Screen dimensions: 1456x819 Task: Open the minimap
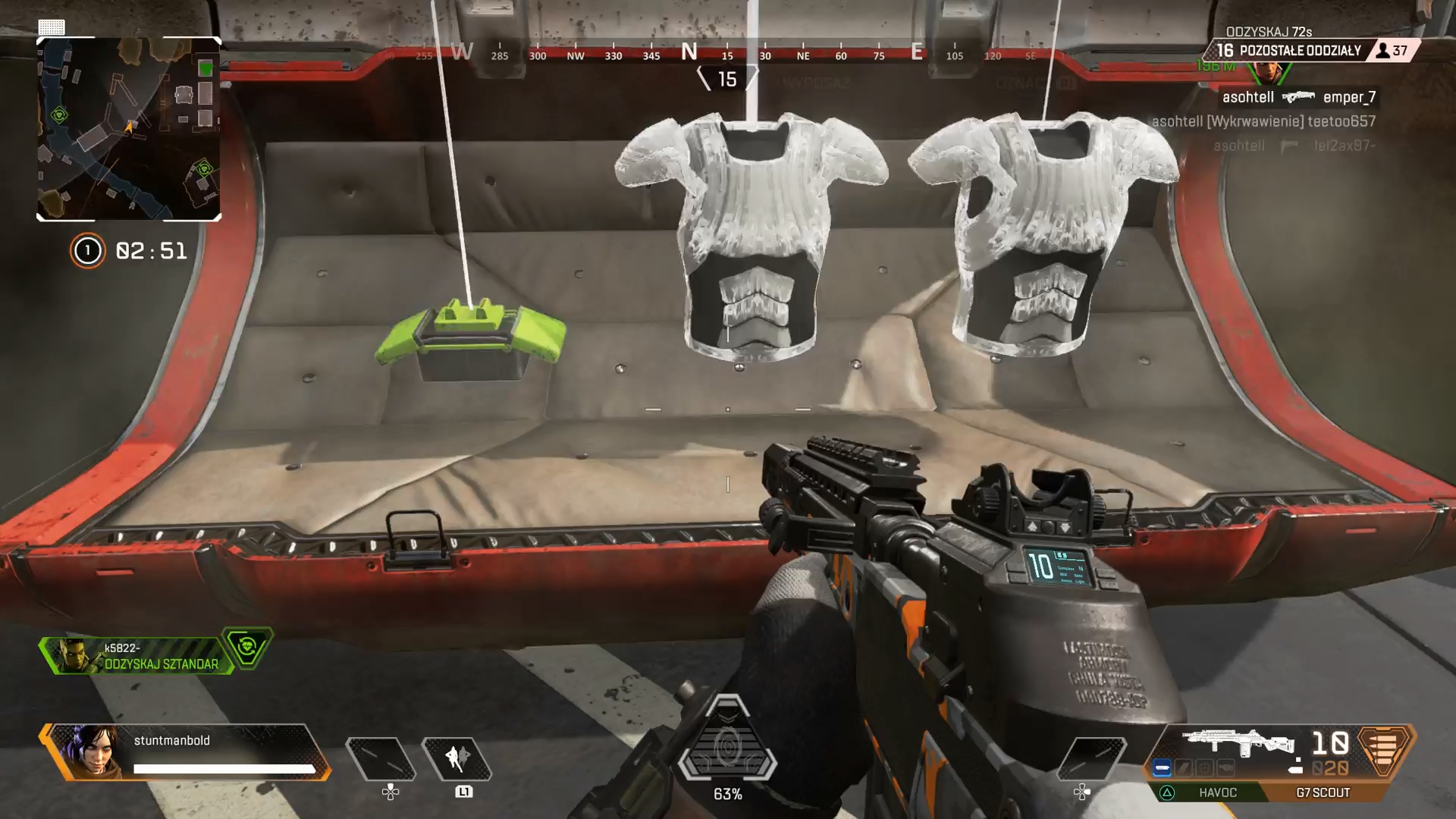(x=129, y=129)
